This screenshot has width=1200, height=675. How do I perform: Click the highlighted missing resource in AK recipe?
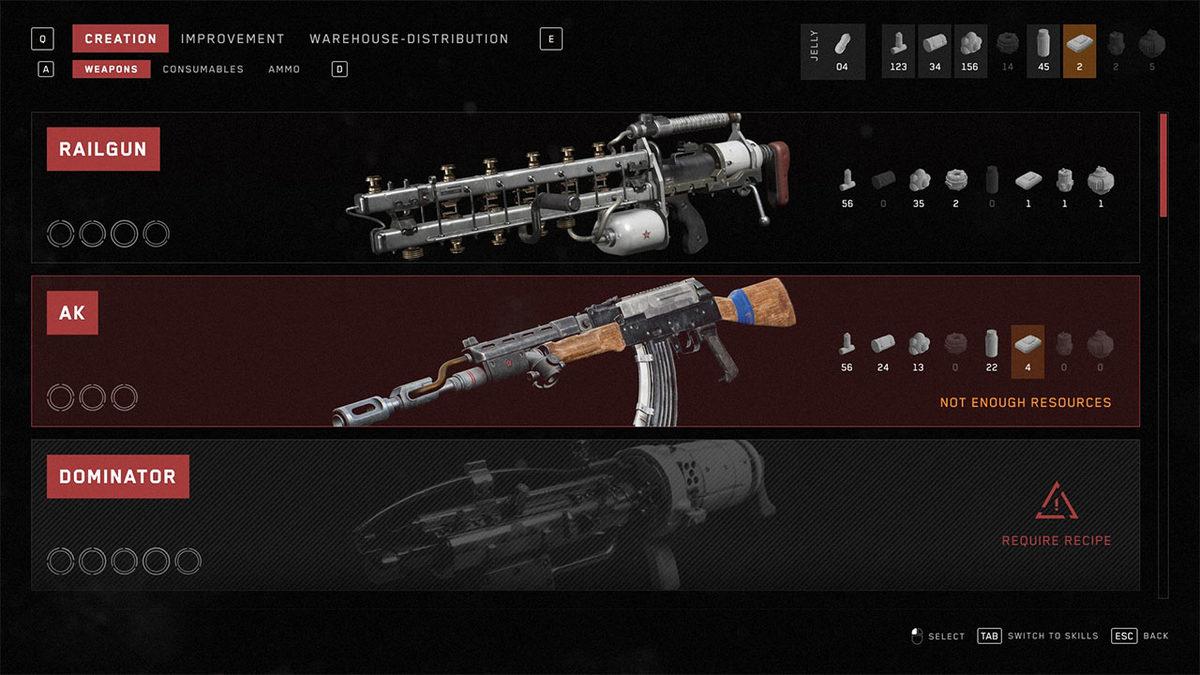tap(1028, 352)
